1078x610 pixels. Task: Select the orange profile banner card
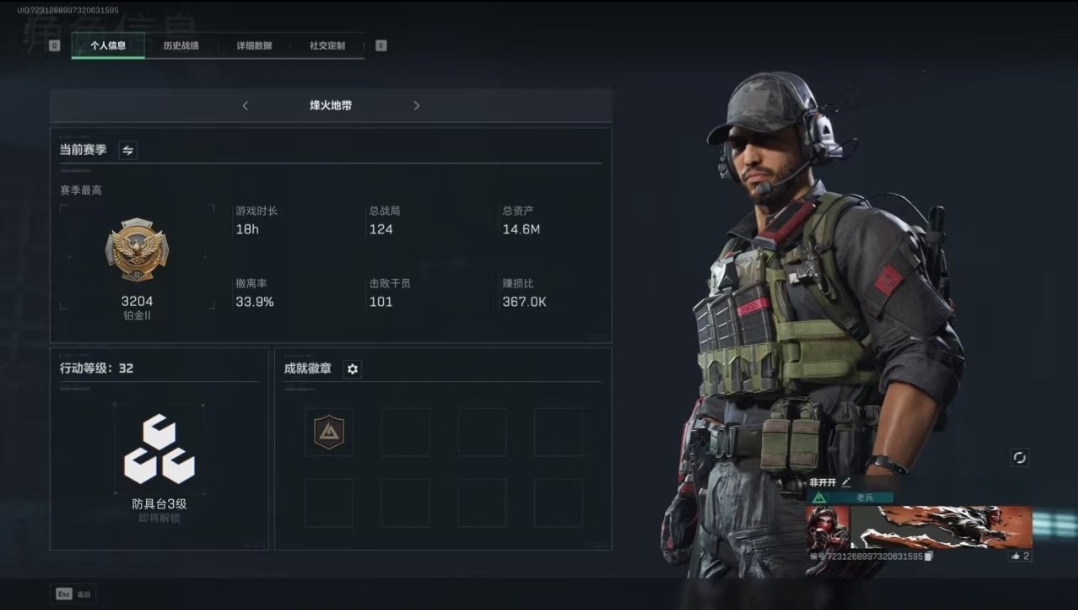tap(940, 527)
